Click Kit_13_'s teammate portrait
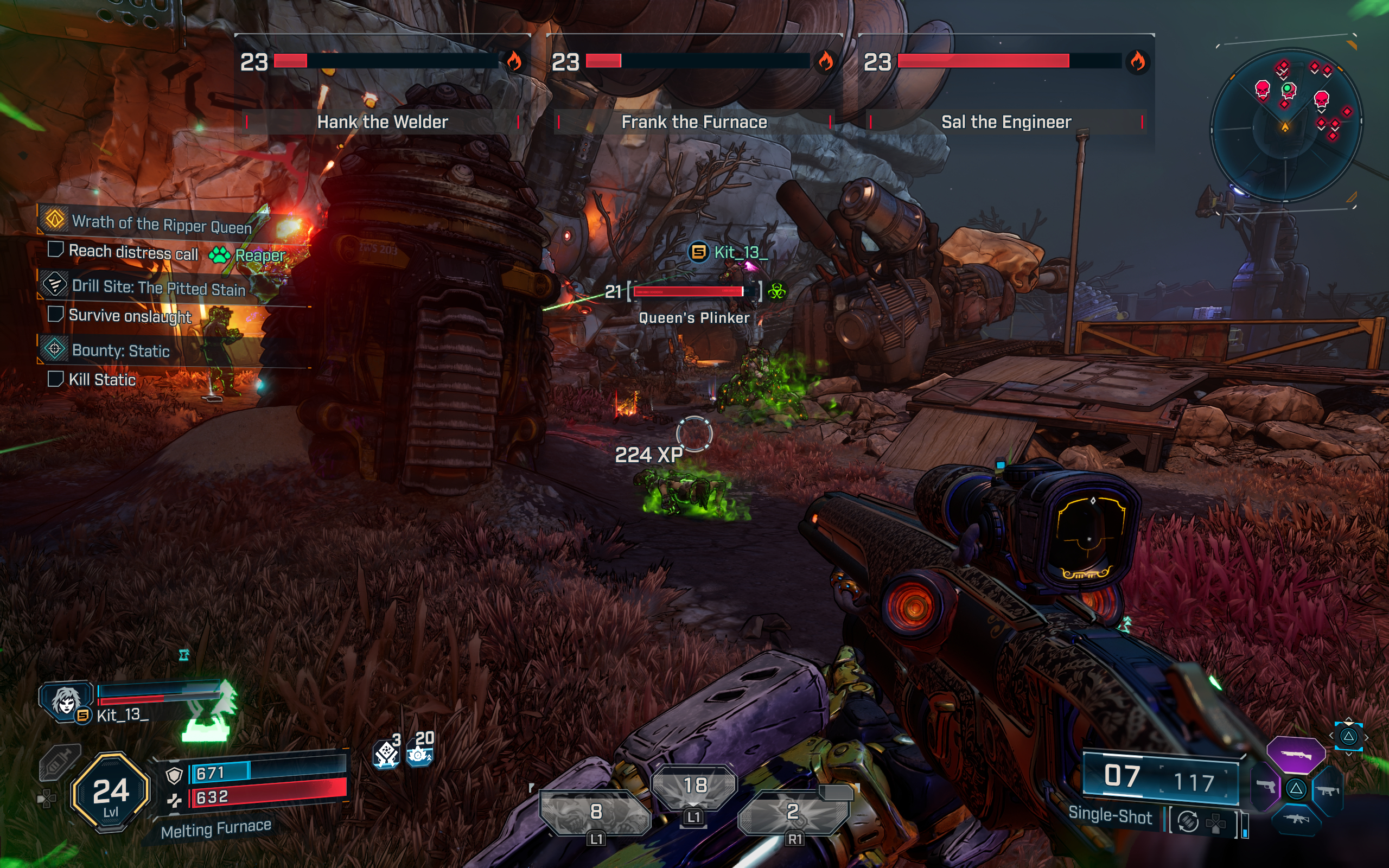Screen dimensions: 1389x868 pyautogui.click(x=66, y=700)
